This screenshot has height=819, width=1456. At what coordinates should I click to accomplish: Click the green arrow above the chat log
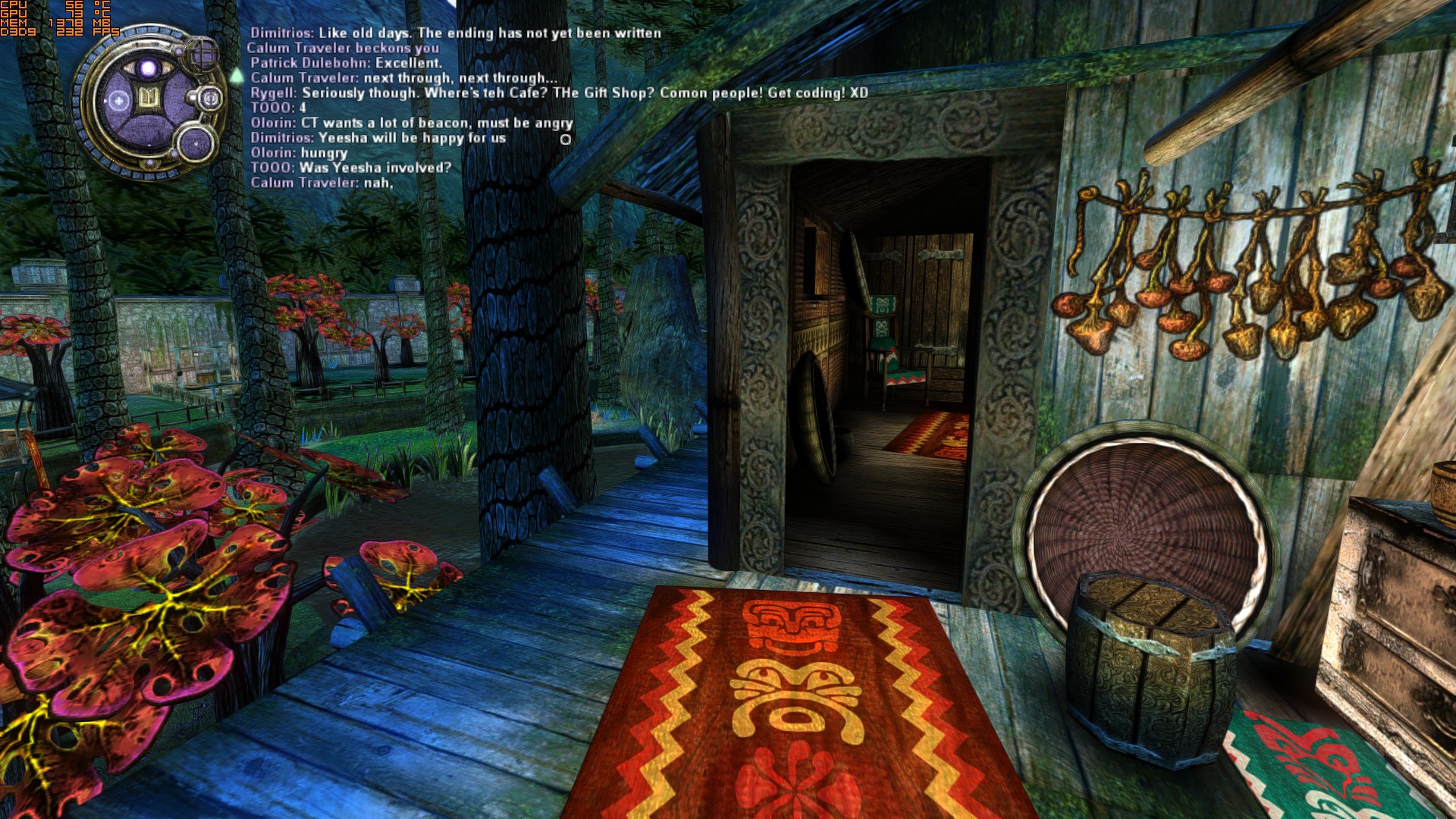point(237,75)
